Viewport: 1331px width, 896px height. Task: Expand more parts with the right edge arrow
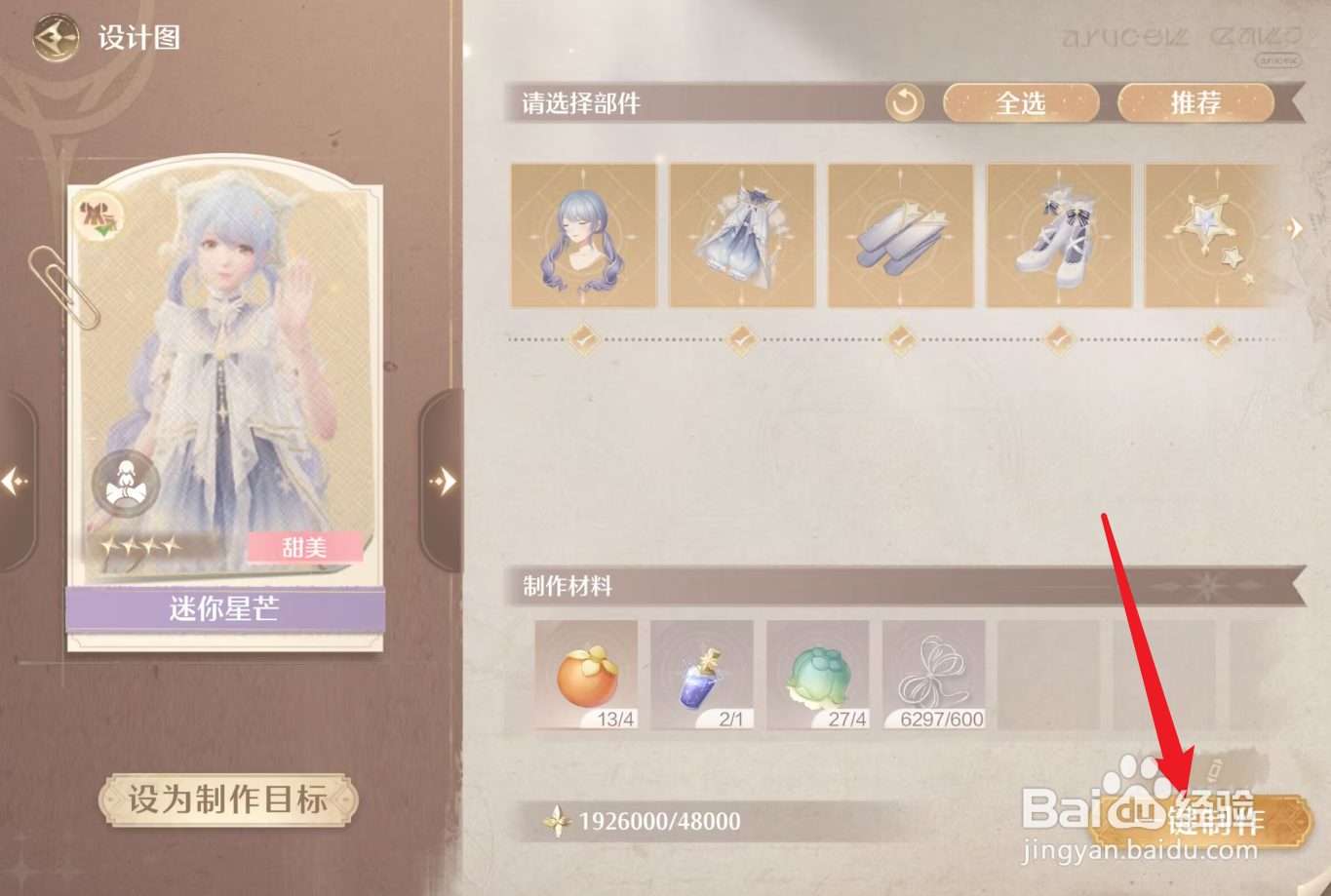coord(1296,227)
